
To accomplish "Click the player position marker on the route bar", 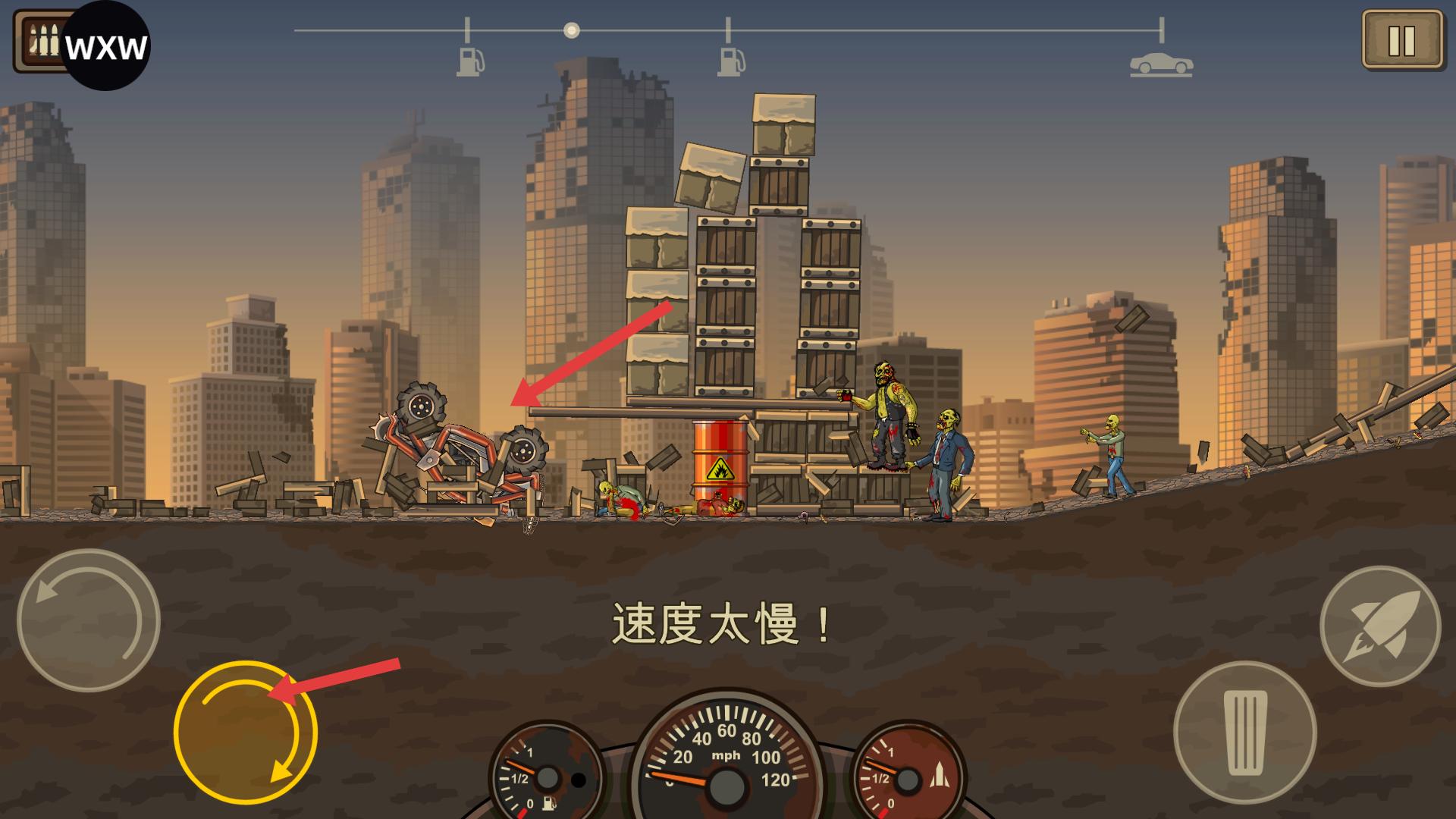I will click(572, 31).
